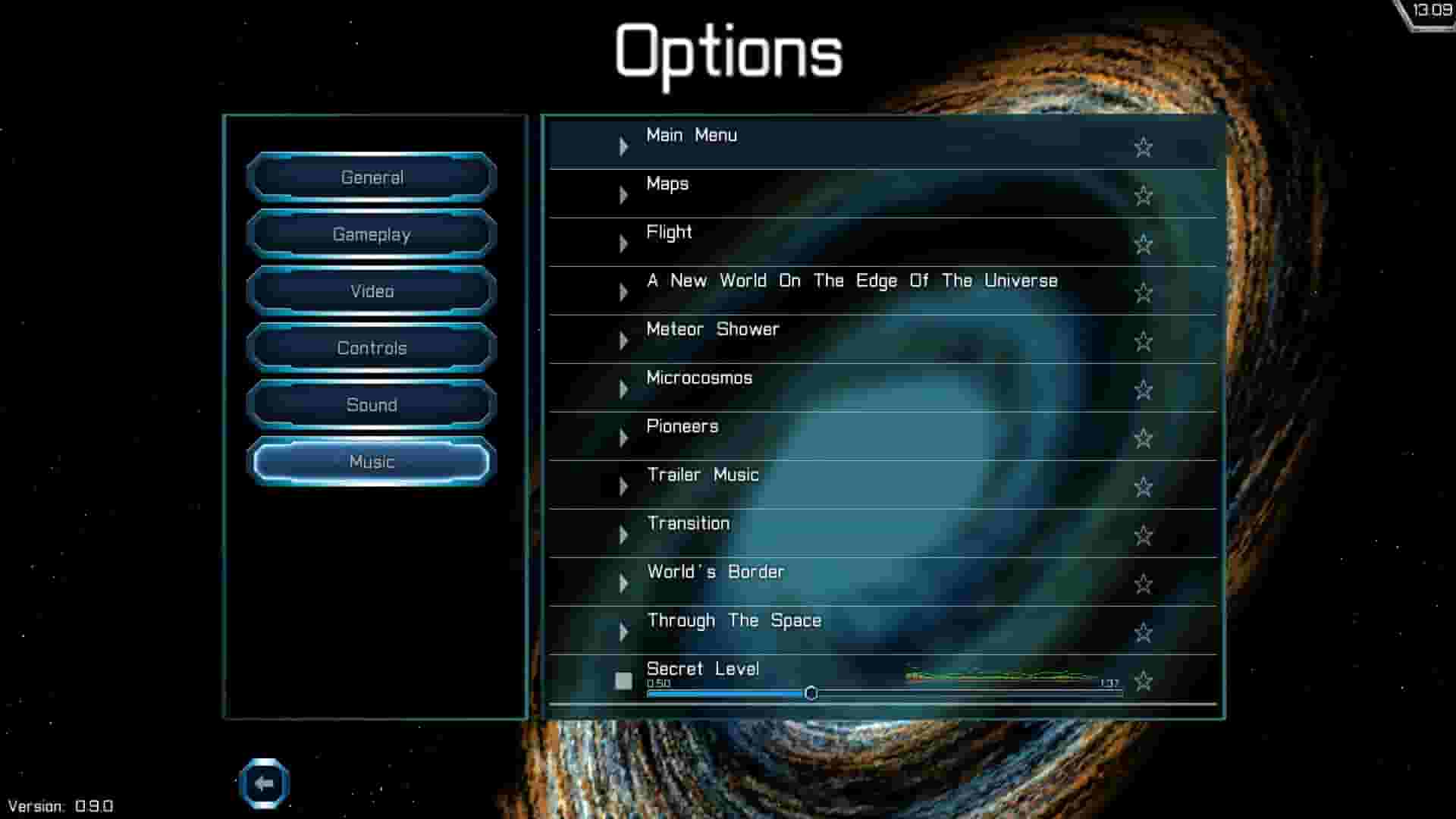Favorite the Main Menu track with its star
Screen dimensions: 1456x819
(x=1143, y=148)
